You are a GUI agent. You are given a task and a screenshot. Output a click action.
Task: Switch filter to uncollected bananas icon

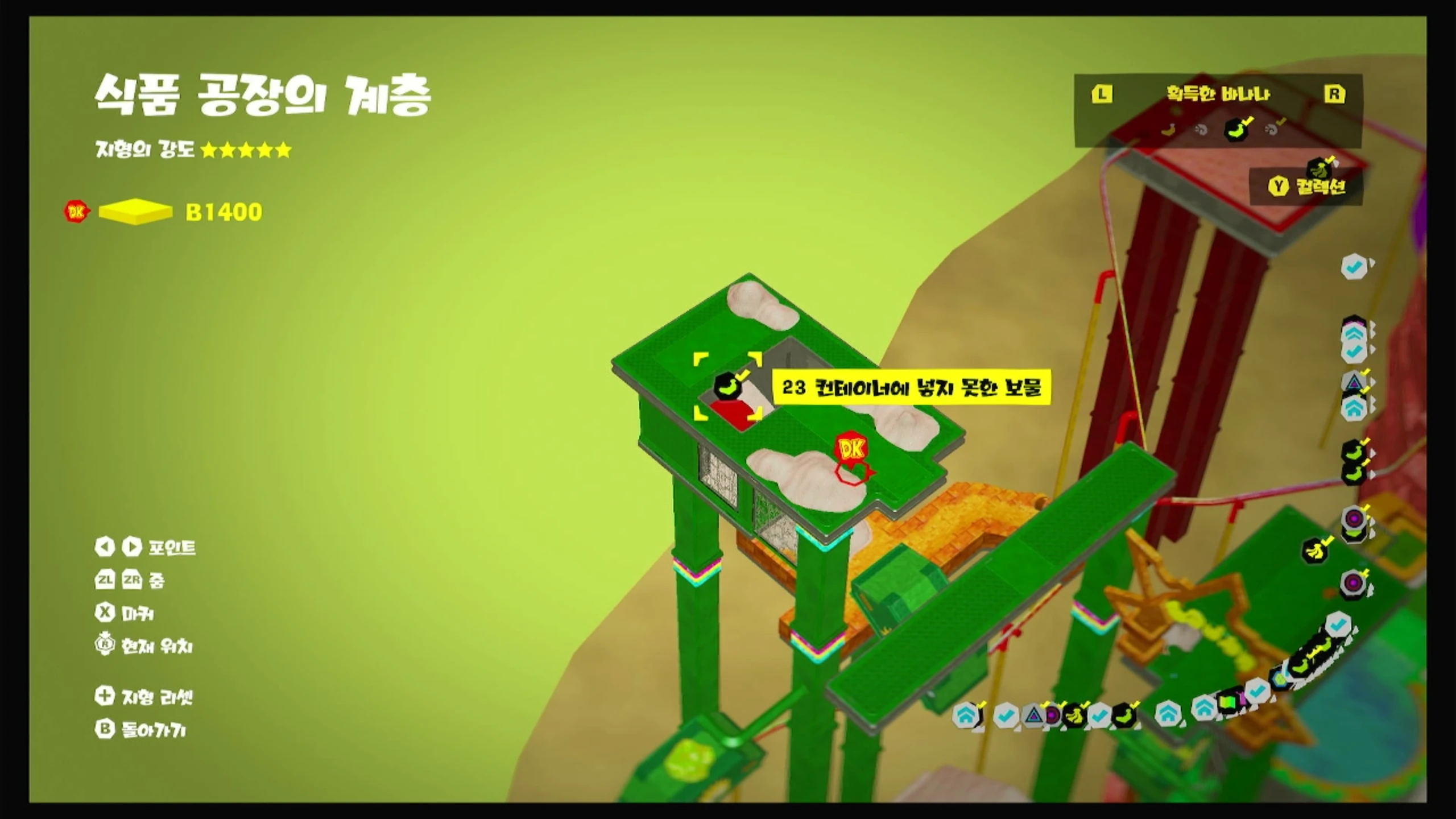point(1168,130)
